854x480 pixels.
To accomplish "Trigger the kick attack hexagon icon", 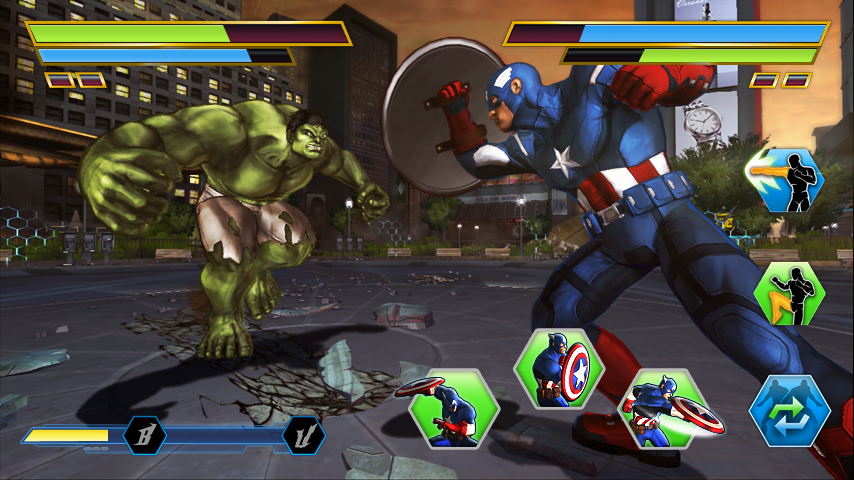I will 789,294.
